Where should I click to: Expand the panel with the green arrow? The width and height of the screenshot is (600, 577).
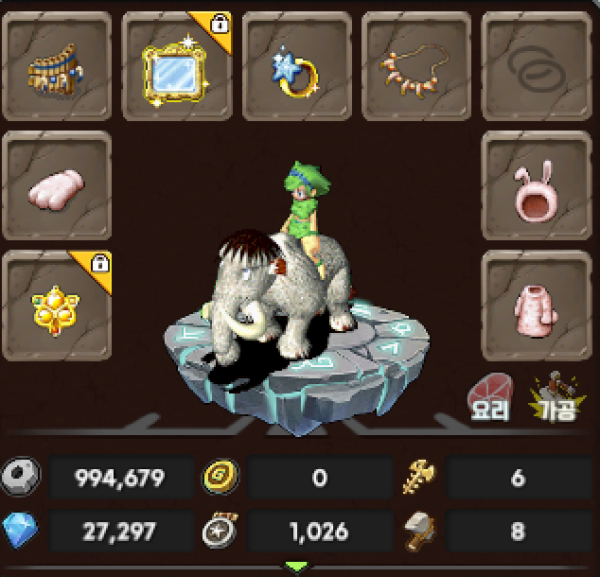pyautogui.click(x=297, y=567)
